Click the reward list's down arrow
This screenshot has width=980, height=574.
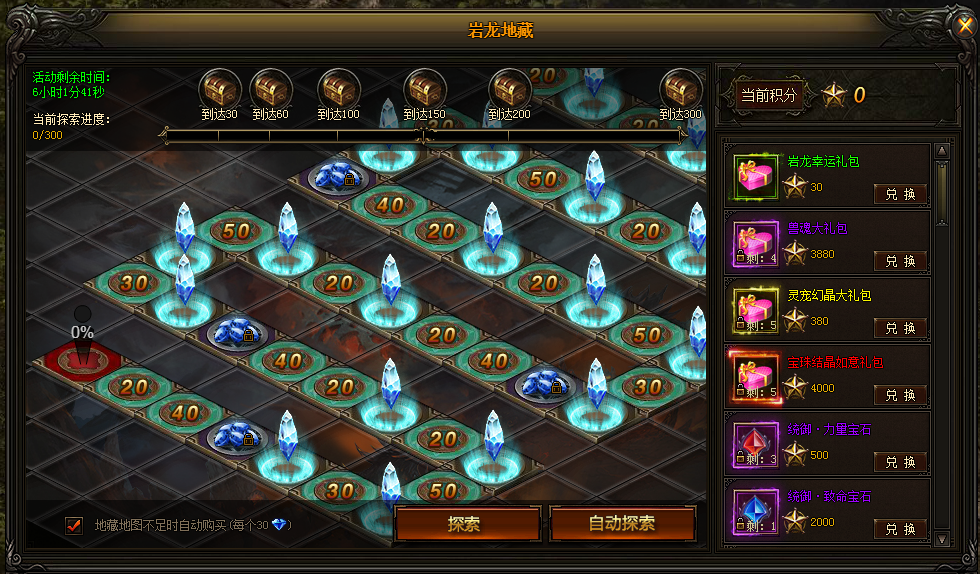click(941, 539)
